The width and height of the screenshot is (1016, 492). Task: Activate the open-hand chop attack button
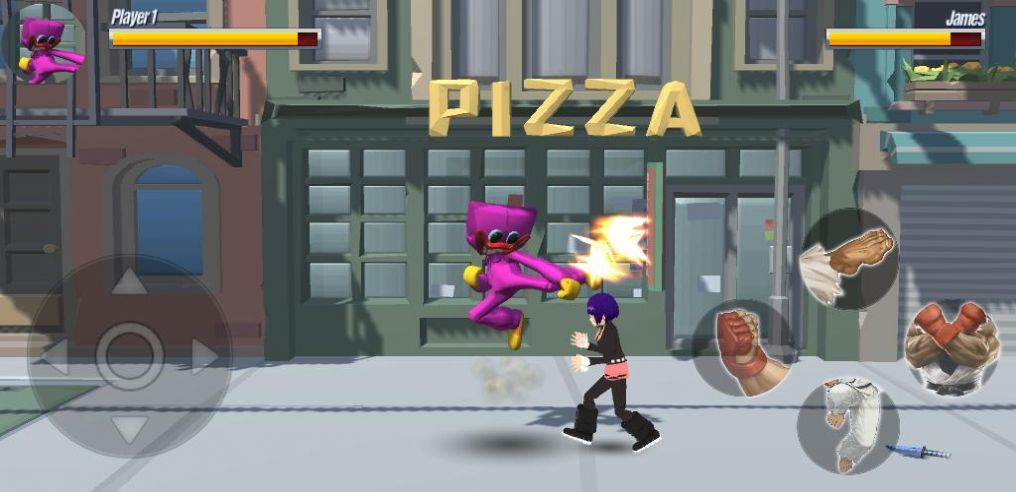pos(850,259)
